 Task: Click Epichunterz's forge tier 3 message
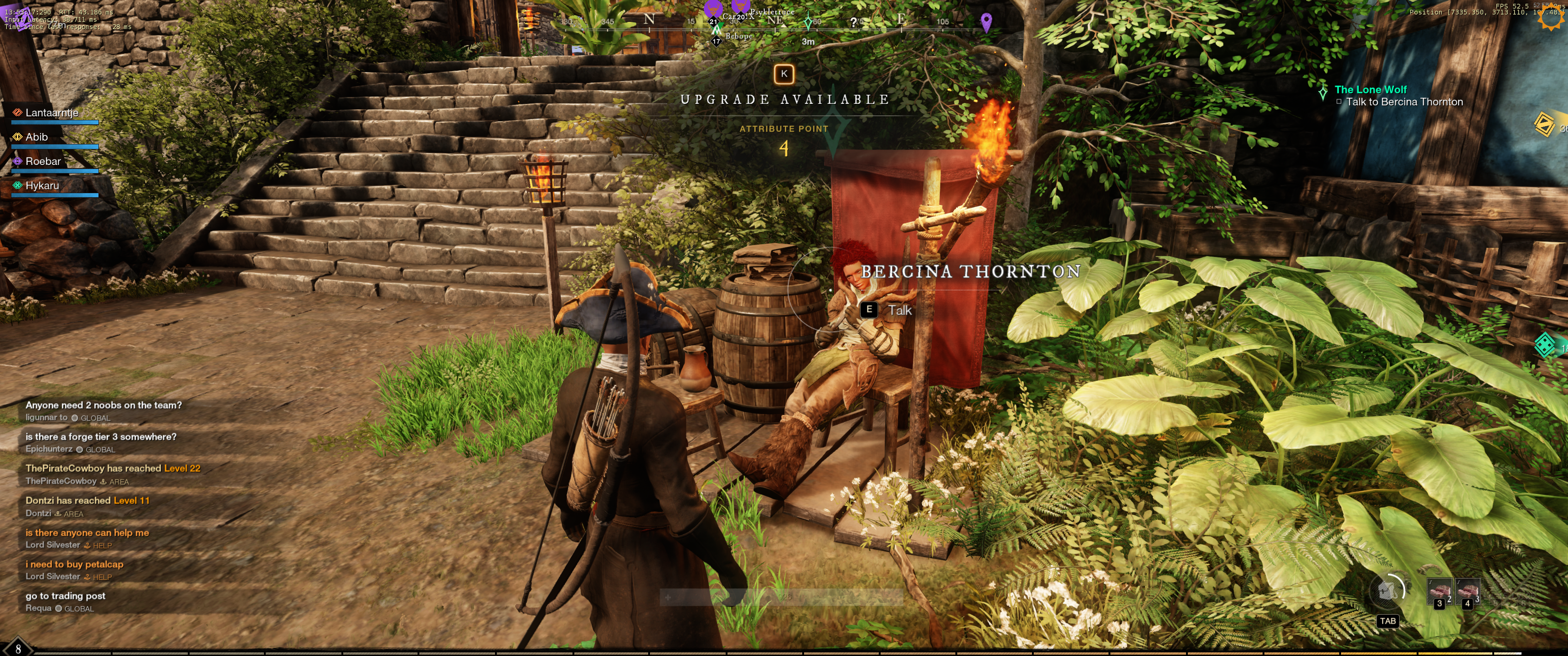tap(100, 436)
